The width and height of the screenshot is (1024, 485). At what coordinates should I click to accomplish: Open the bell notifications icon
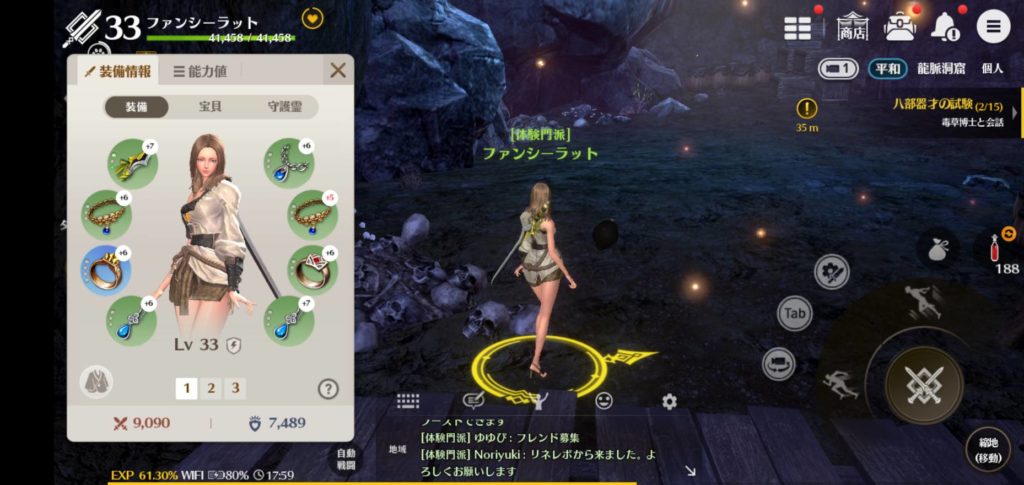coord(945,27)
